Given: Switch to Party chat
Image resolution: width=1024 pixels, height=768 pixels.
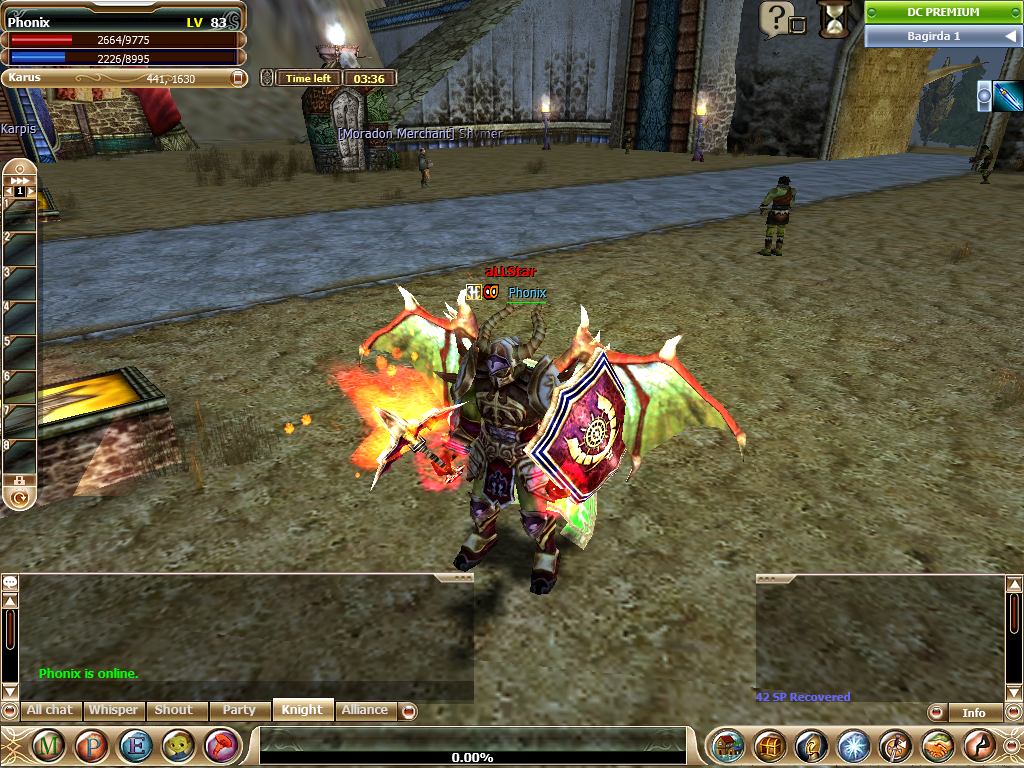Looking at the screenshot, I should (x=239, y=710).
